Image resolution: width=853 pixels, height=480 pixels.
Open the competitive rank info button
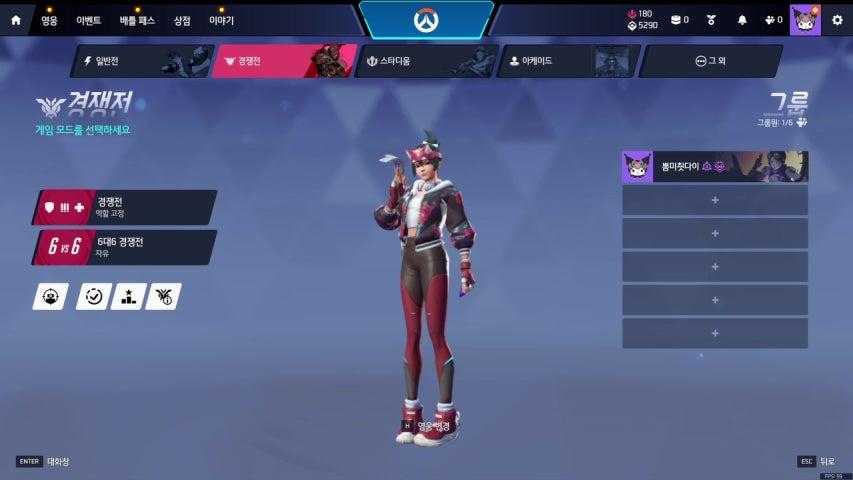(163, 296)
